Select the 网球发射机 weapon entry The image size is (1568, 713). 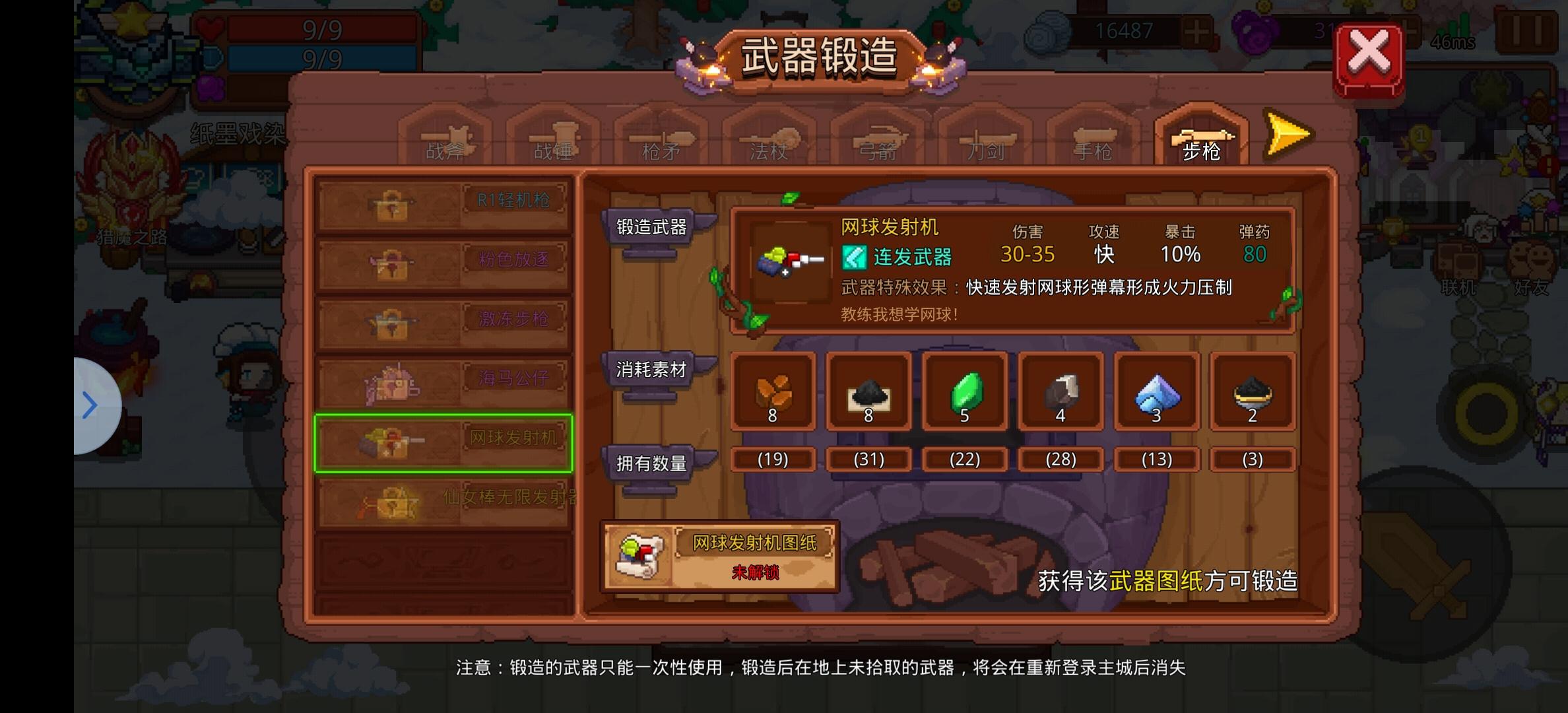click(x=443, y=441)
